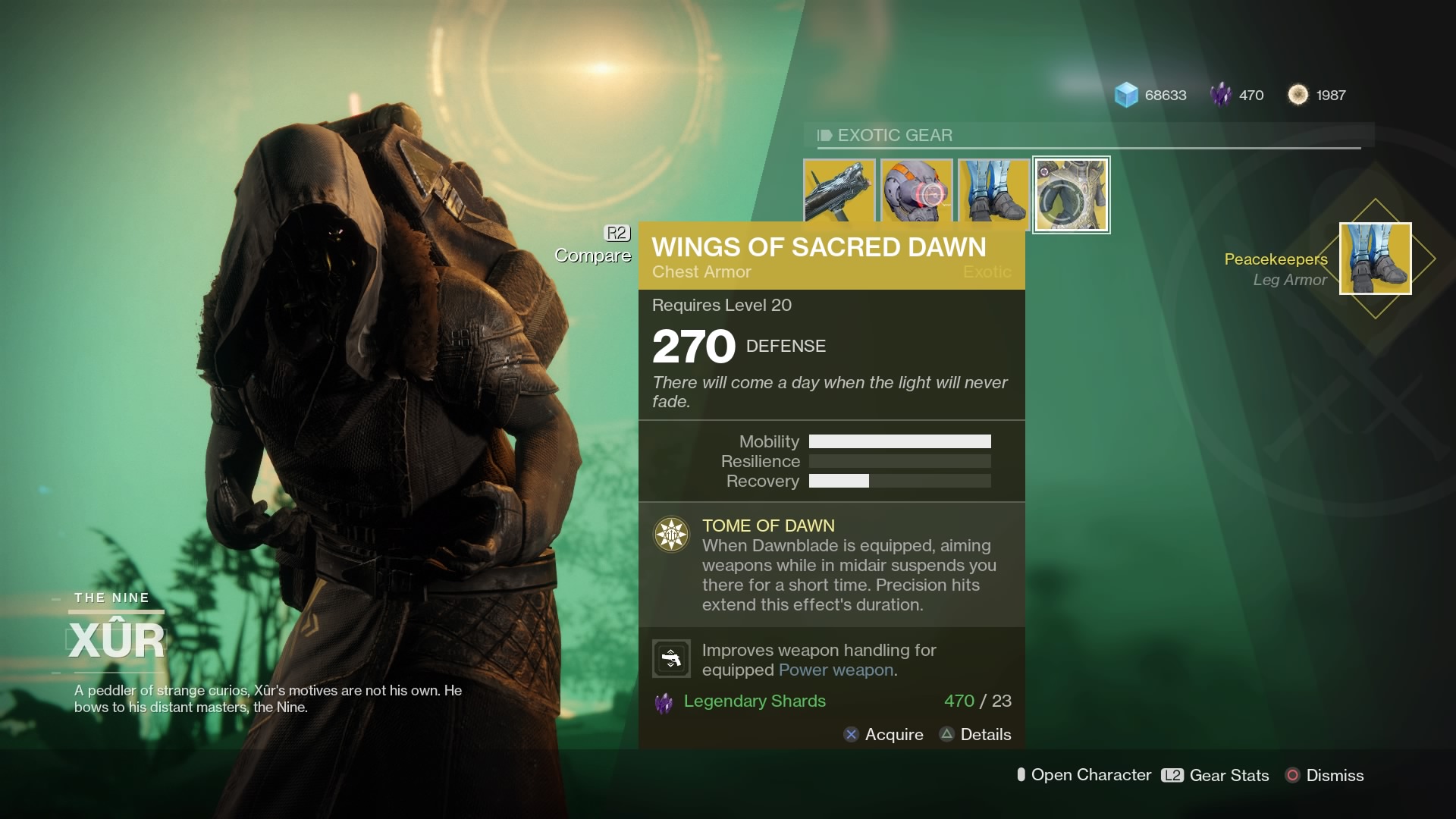Click the Recovery stat bar
This screenshot has width=1456, height=819.
pyautogui.click(x=900, y=481)
